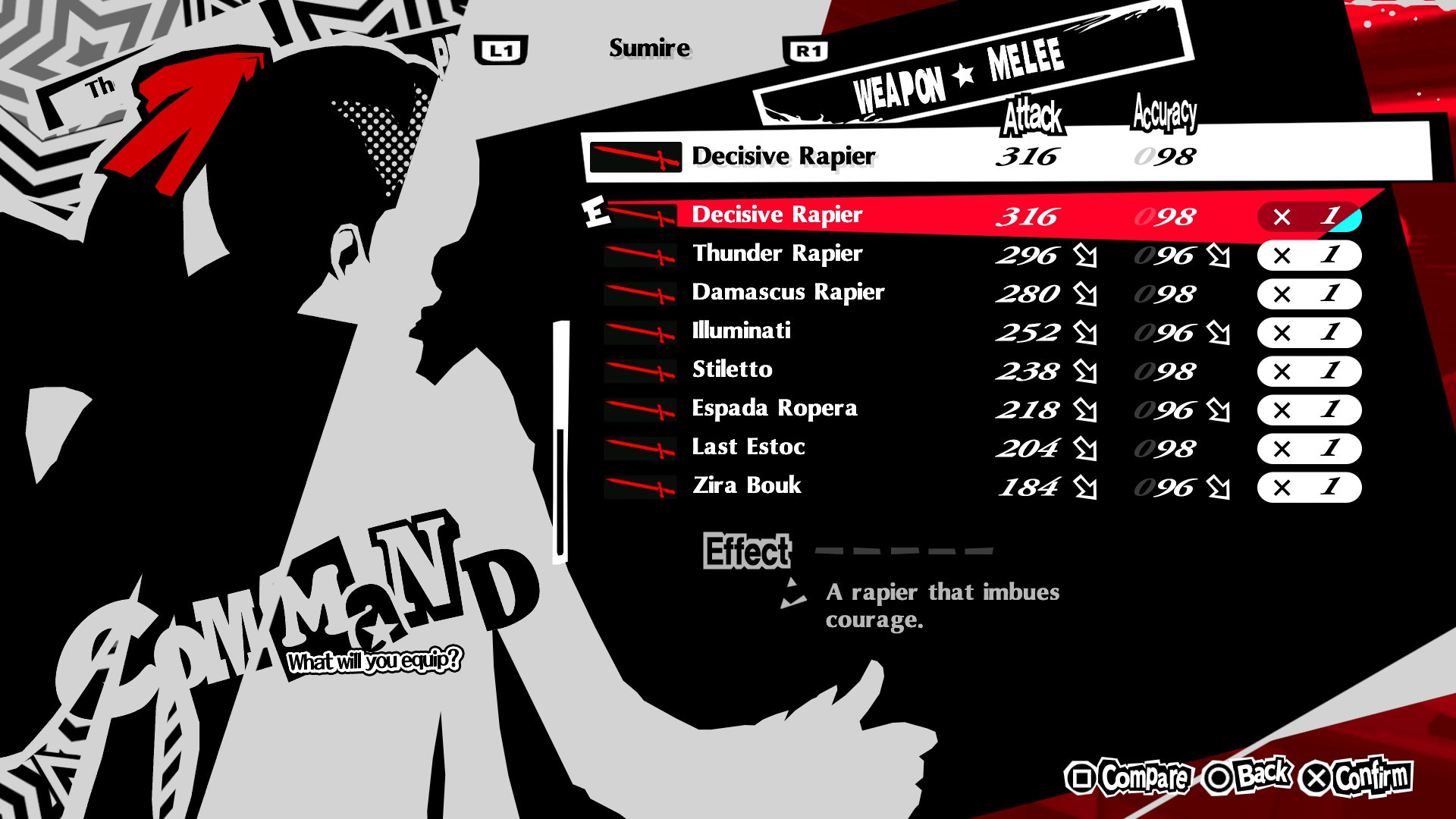
Task: Click the x1 quantity badge for Stiletto
Action: [x=1309, y=372]
